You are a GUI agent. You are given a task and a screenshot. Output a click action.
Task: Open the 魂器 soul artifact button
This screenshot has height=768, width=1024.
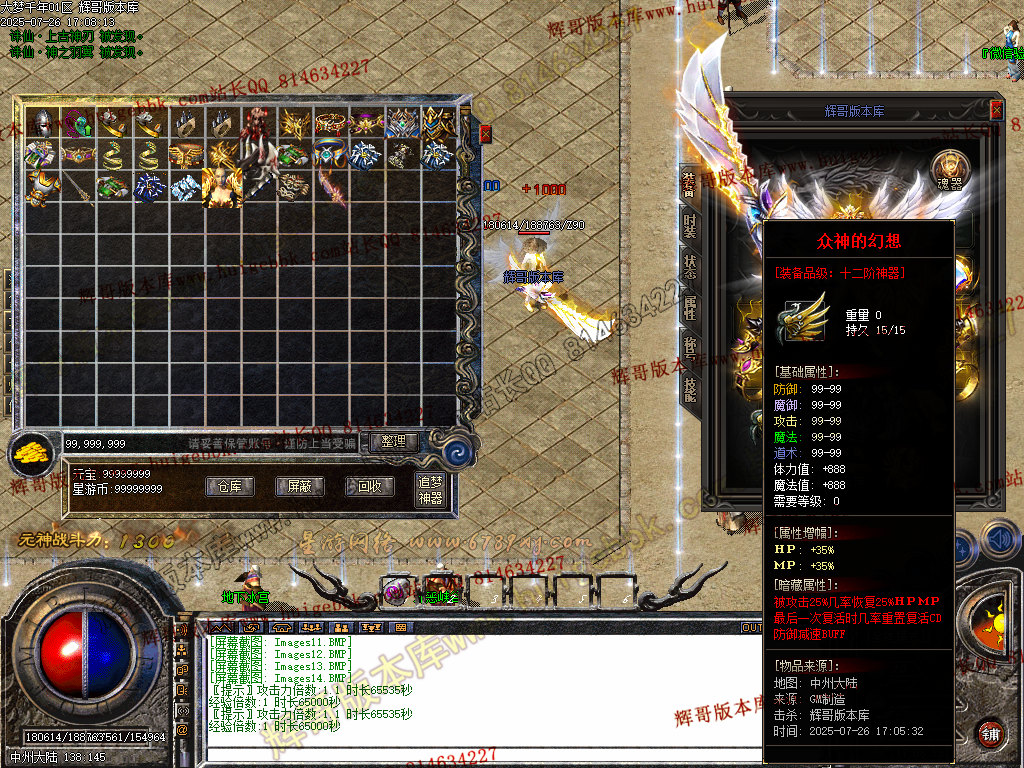949,169
